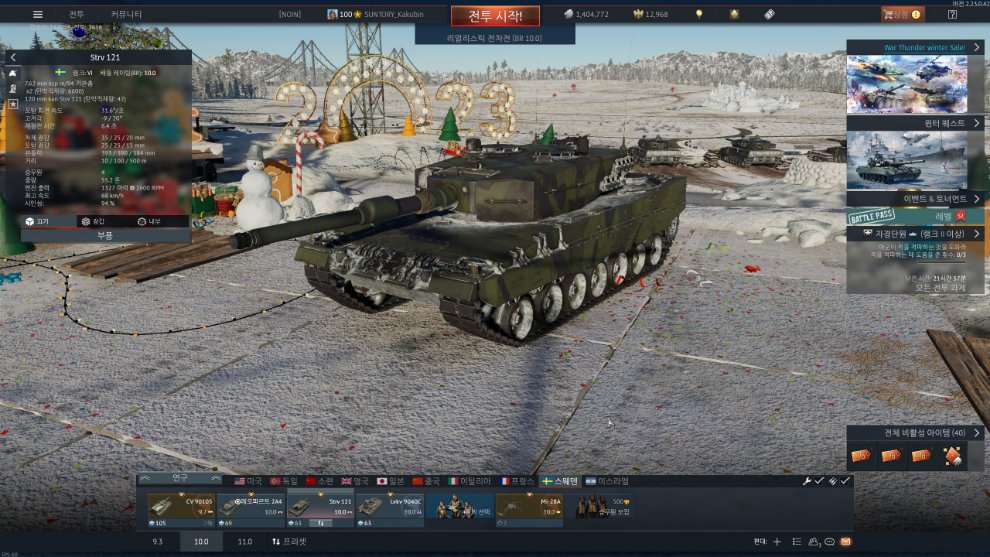Open SUNTORY_Kakubin player profile
This screenshot has height=557, width=990.
pyautogui.click(x=382, y=14)
